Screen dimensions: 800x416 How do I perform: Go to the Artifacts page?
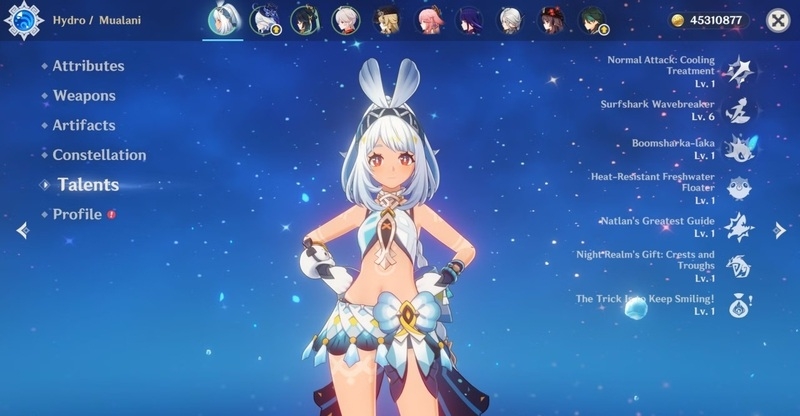[84, 125]
